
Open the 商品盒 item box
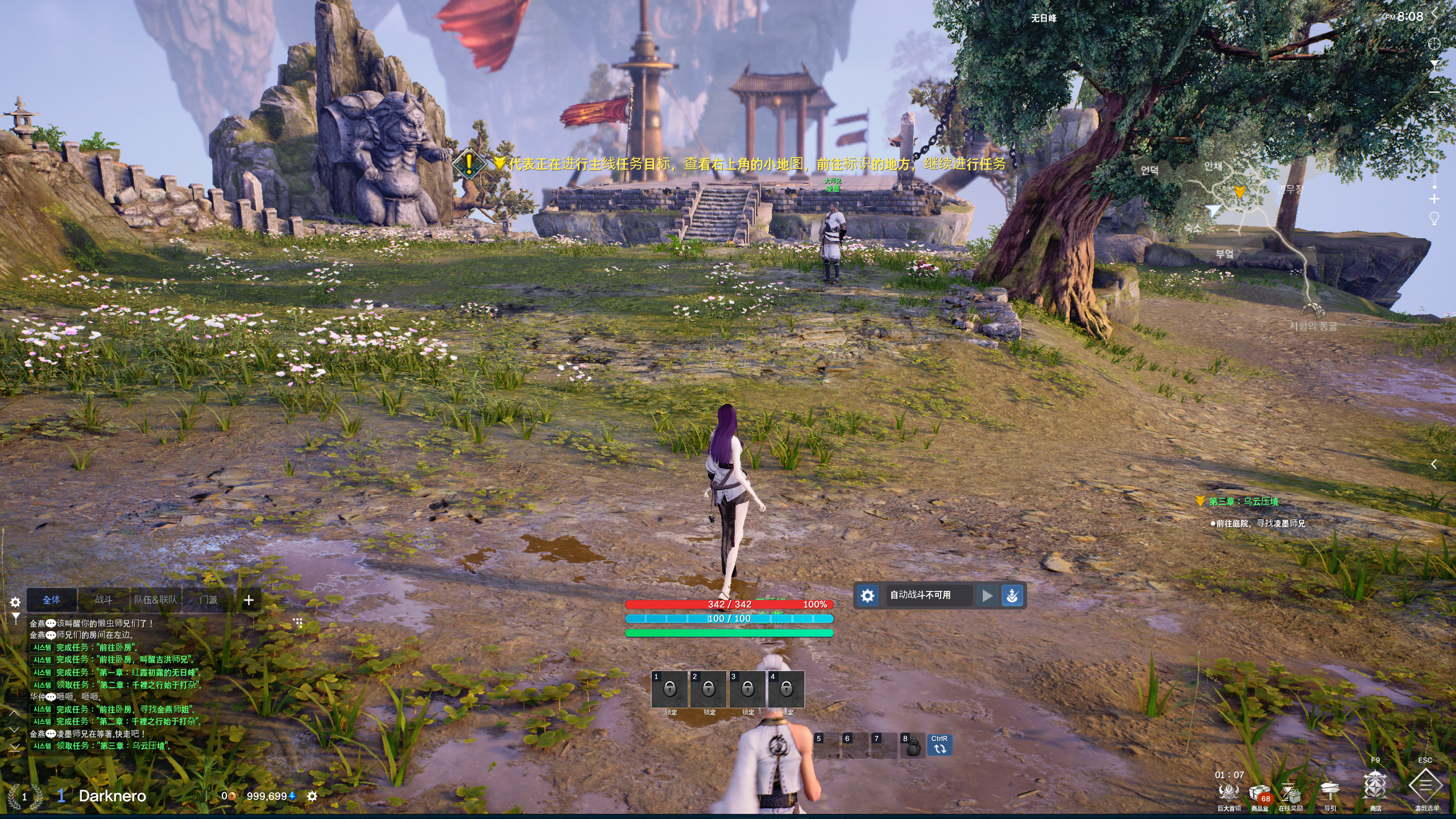coord(1259,793)
